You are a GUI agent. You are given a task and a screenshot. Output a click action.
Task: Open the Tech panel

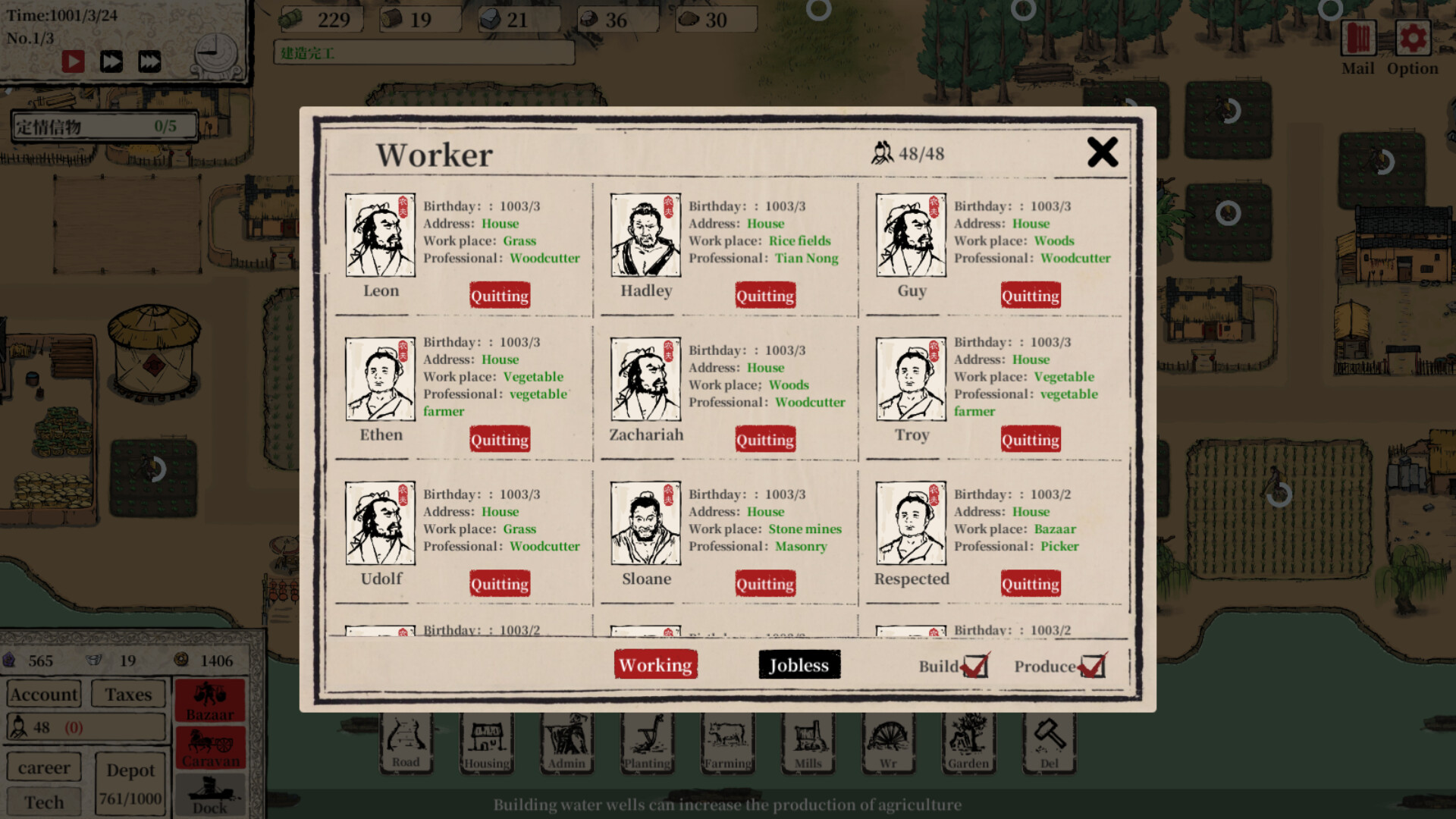coord(43,802)
